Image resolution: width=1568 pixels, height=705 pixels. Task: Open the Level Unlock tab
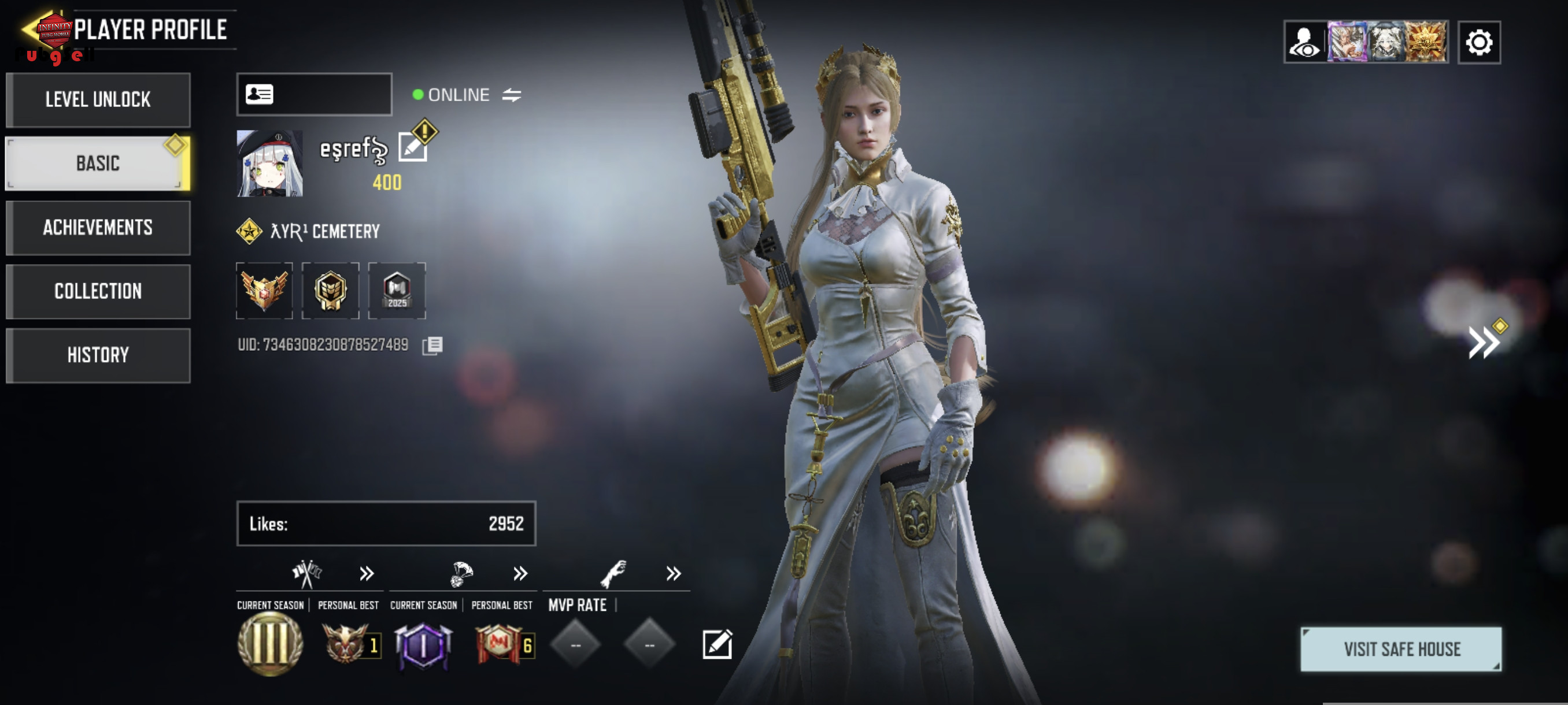tap(98, 100)
